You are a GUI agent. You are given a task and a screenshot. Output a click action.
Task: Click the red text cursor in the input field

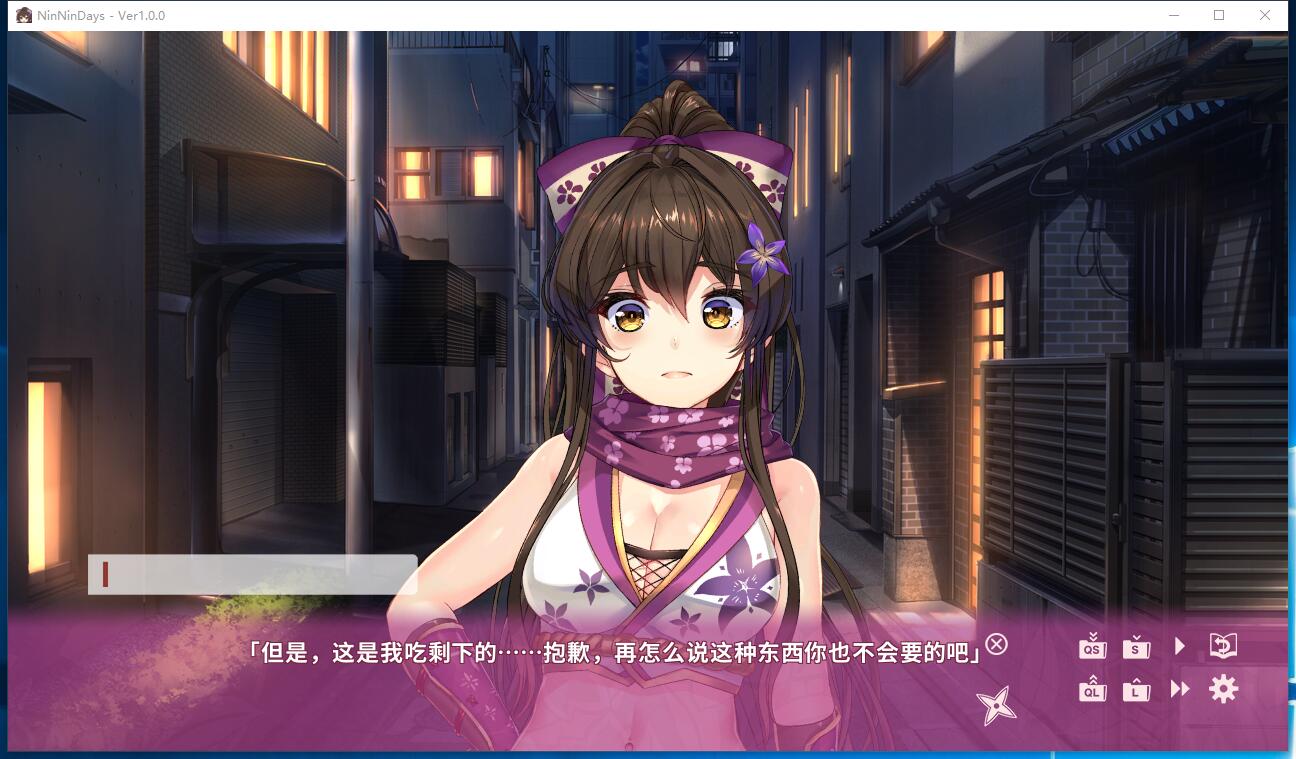tap(103, 573)
